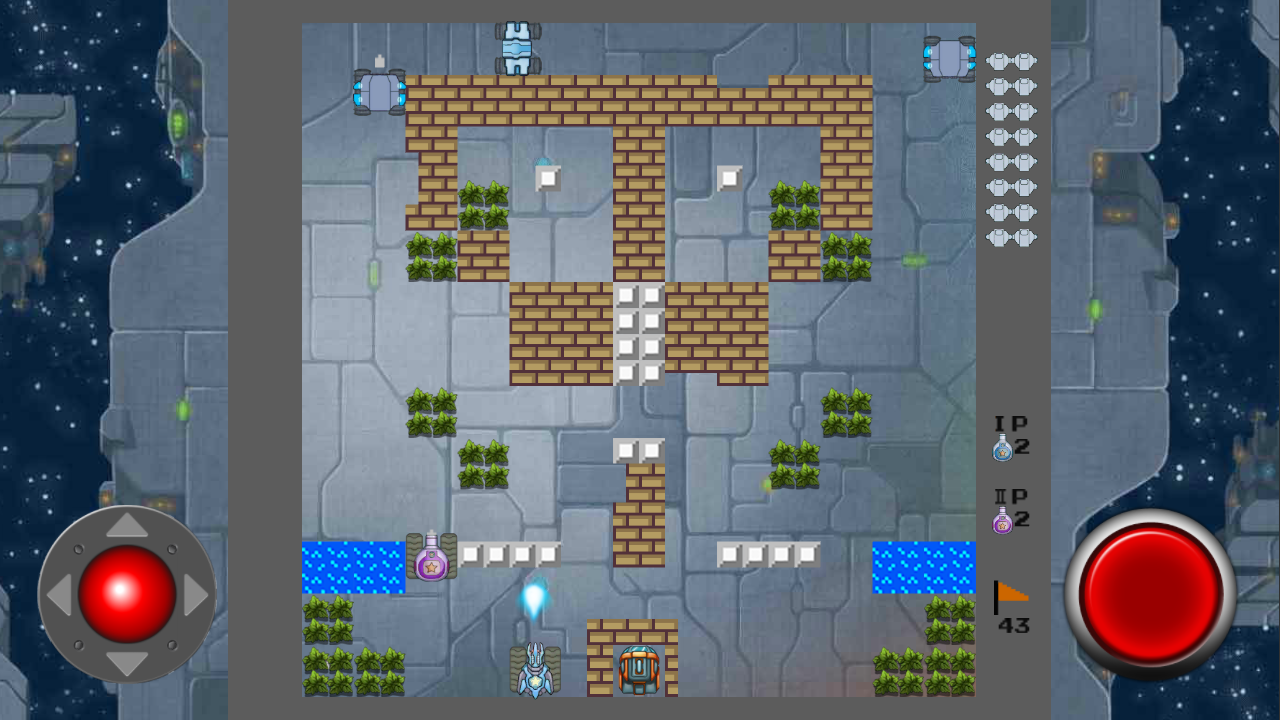This screenshot has width=1280, height=720.
Task: Click the star tank at bottom center
Action: 535,672
